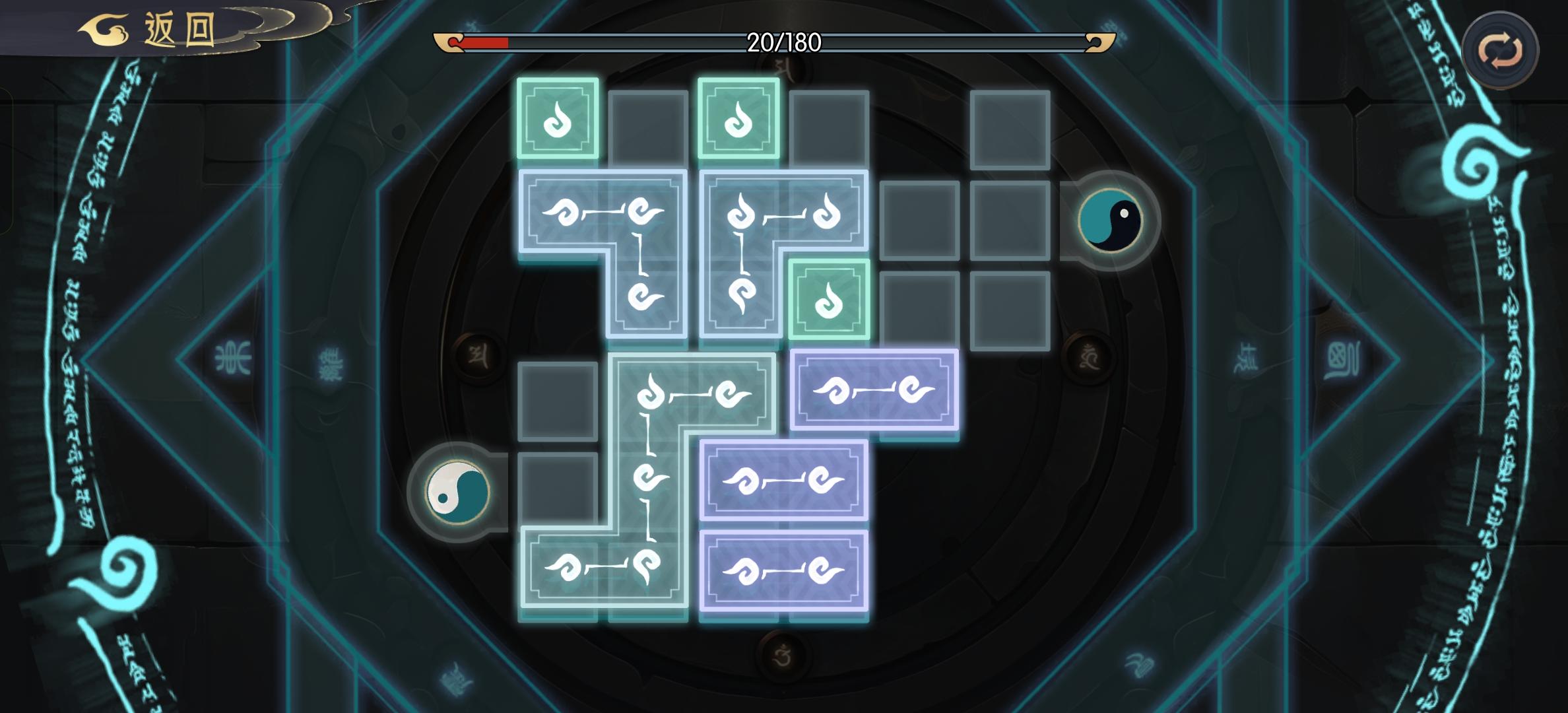1568x713 pixels.
Task: Select the second green flame tile at top
Action: pyautogui.click(x=738, y=119)
